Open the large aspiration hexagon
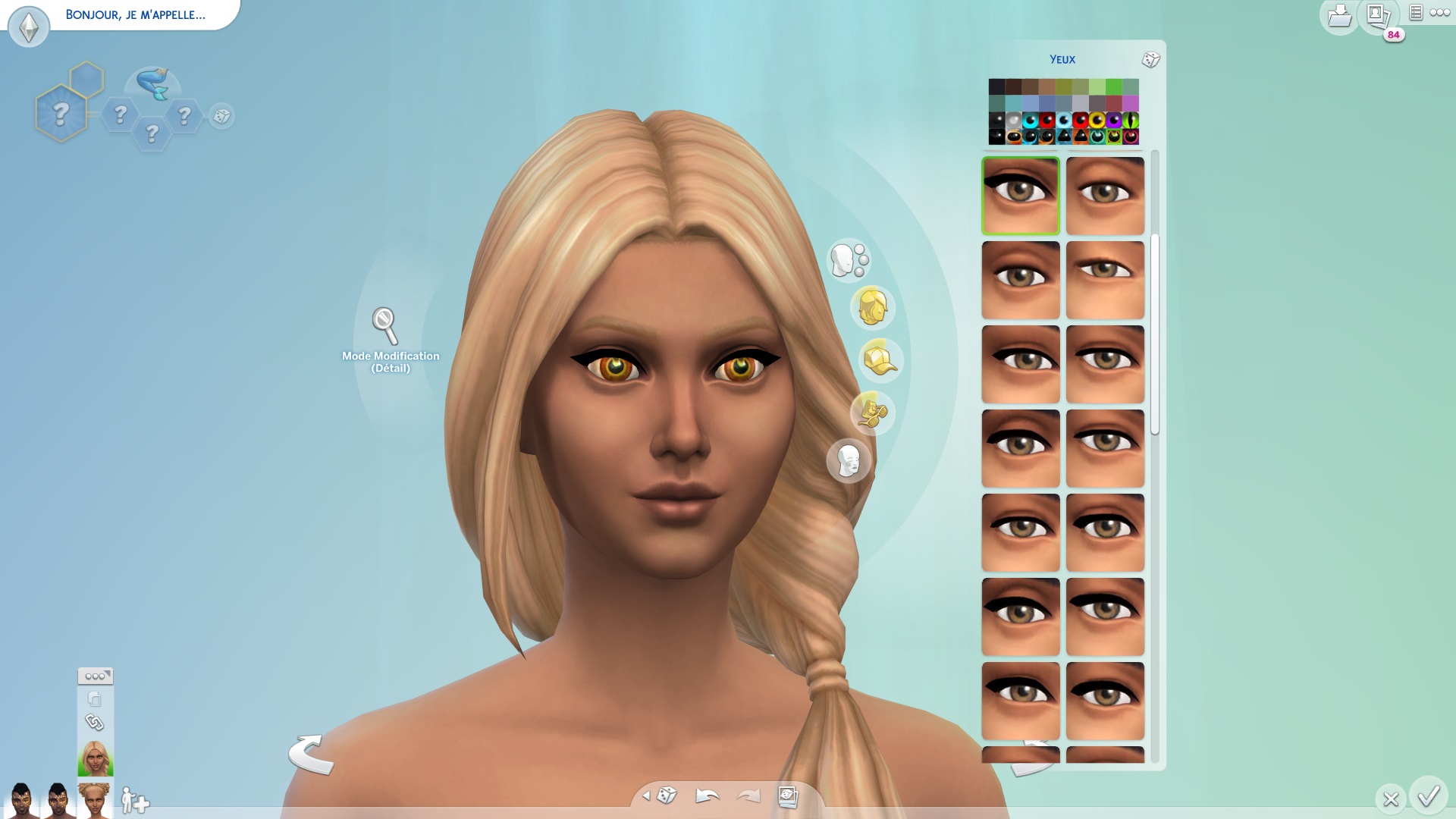This screenshot has width=1456, height=819. [x=61, y=114]
